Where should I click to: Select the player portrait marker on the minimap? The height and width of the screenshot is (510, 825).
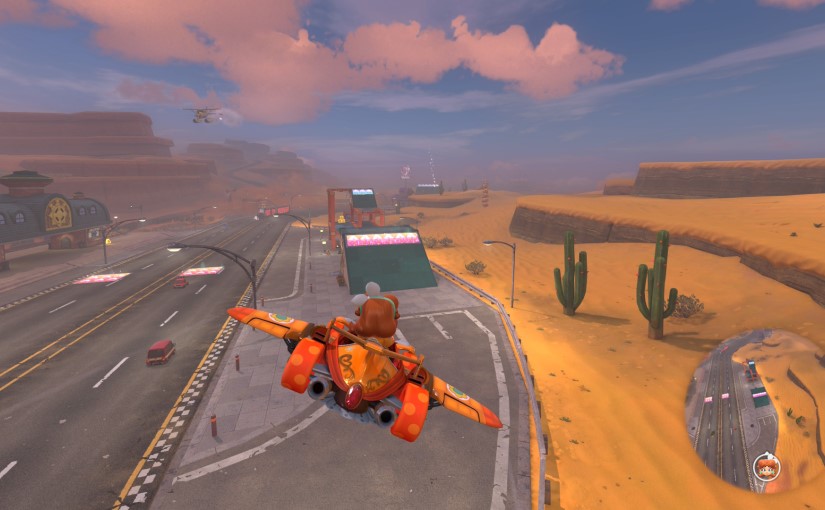point(767,467)
